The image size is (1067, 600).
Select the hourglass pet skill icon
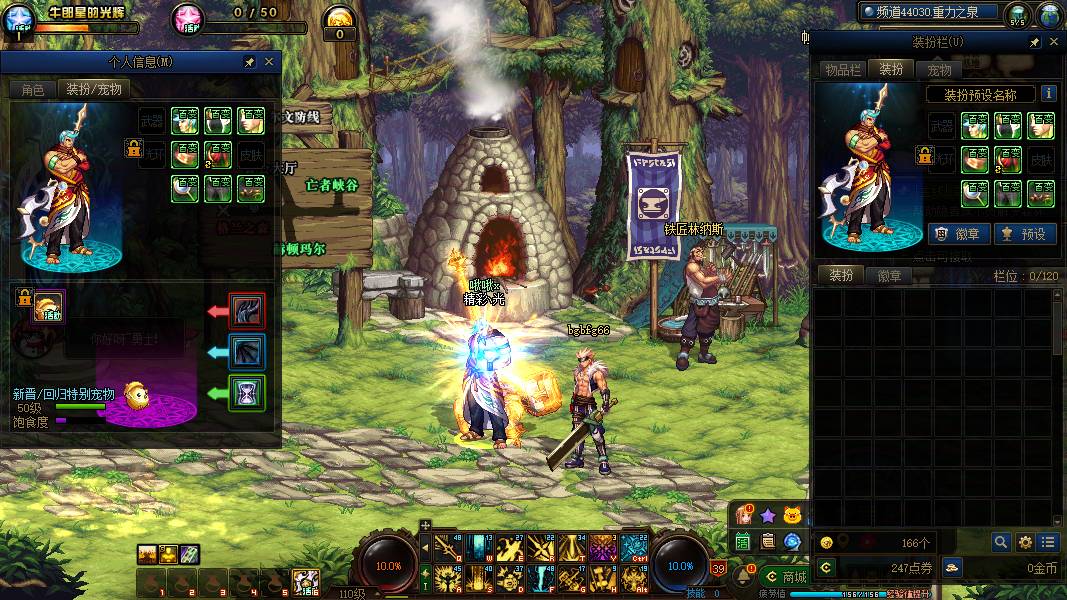[x=247, y=392]
